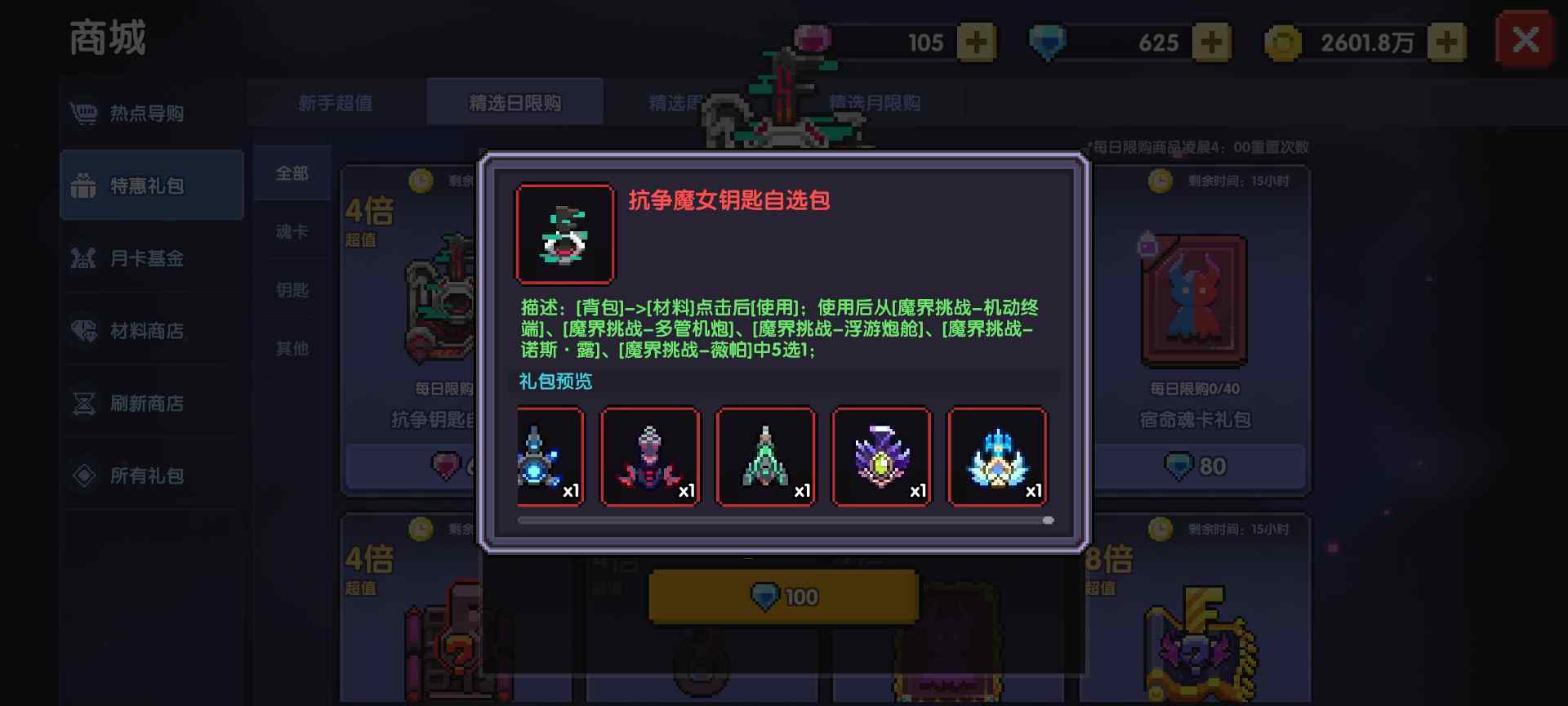Add more gold coins with plus button
1568x706 pixels.
pos(1446,42)
